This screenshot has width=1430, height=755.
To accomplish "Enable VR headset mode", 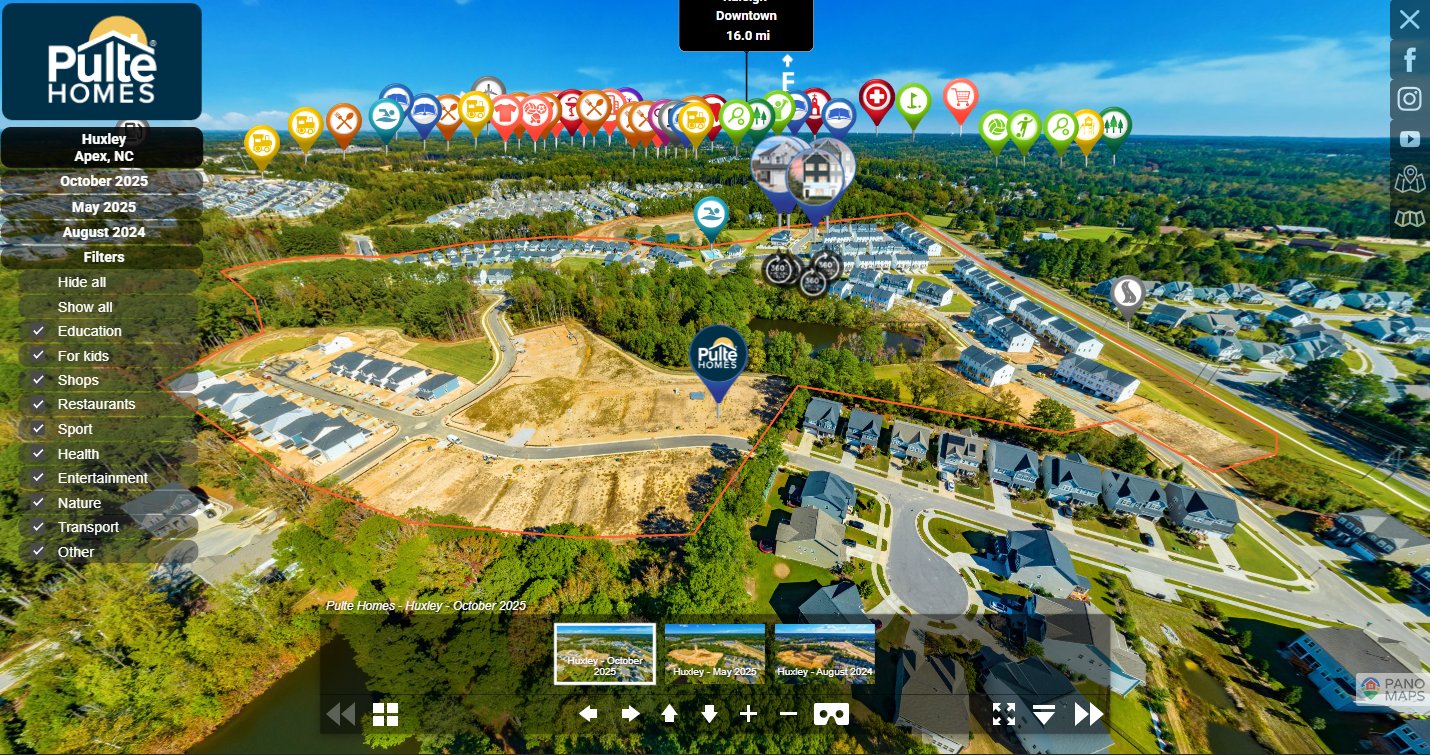I will [832, 714].
